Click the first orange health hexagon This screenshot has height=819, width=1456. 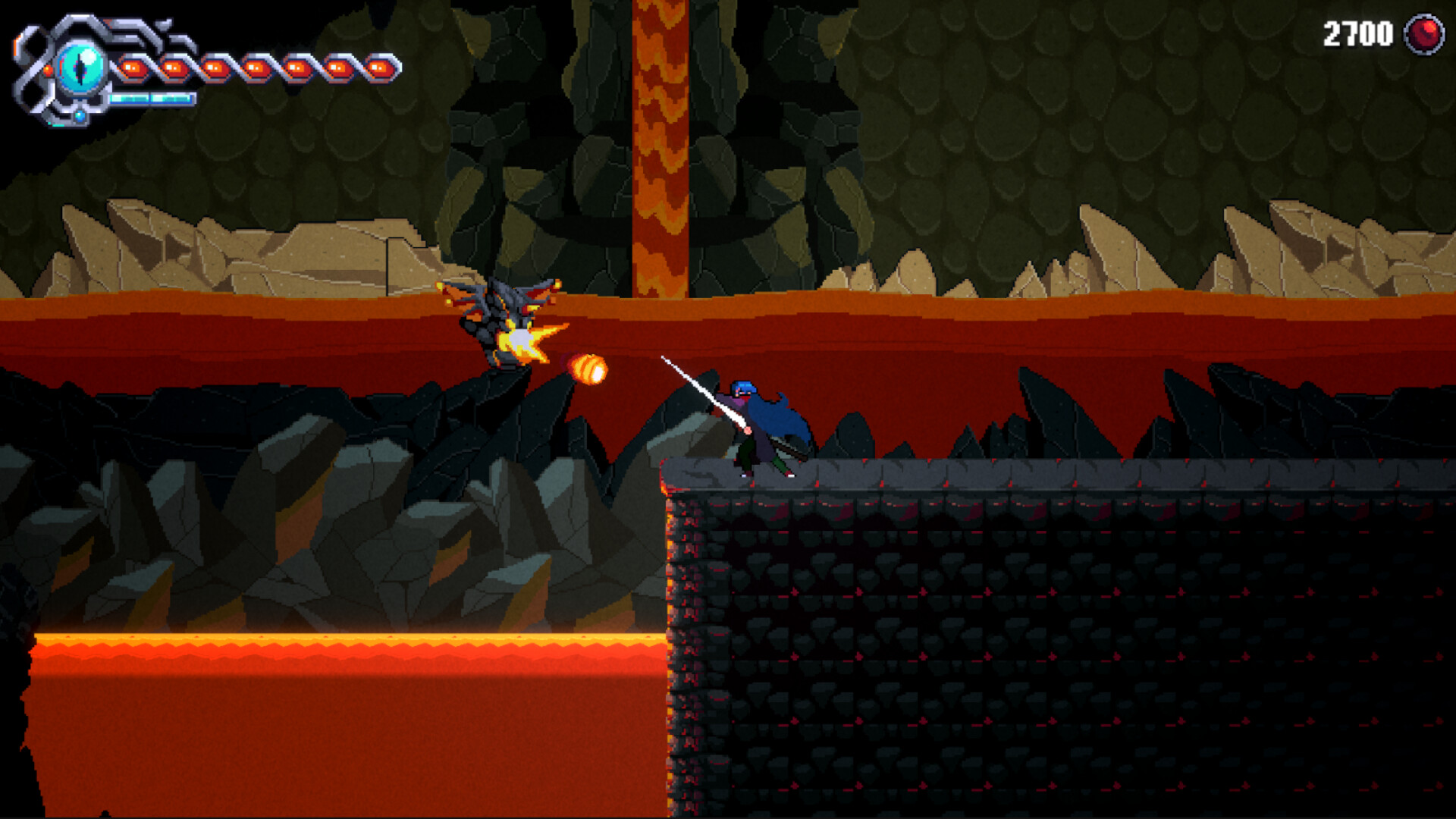133,68
